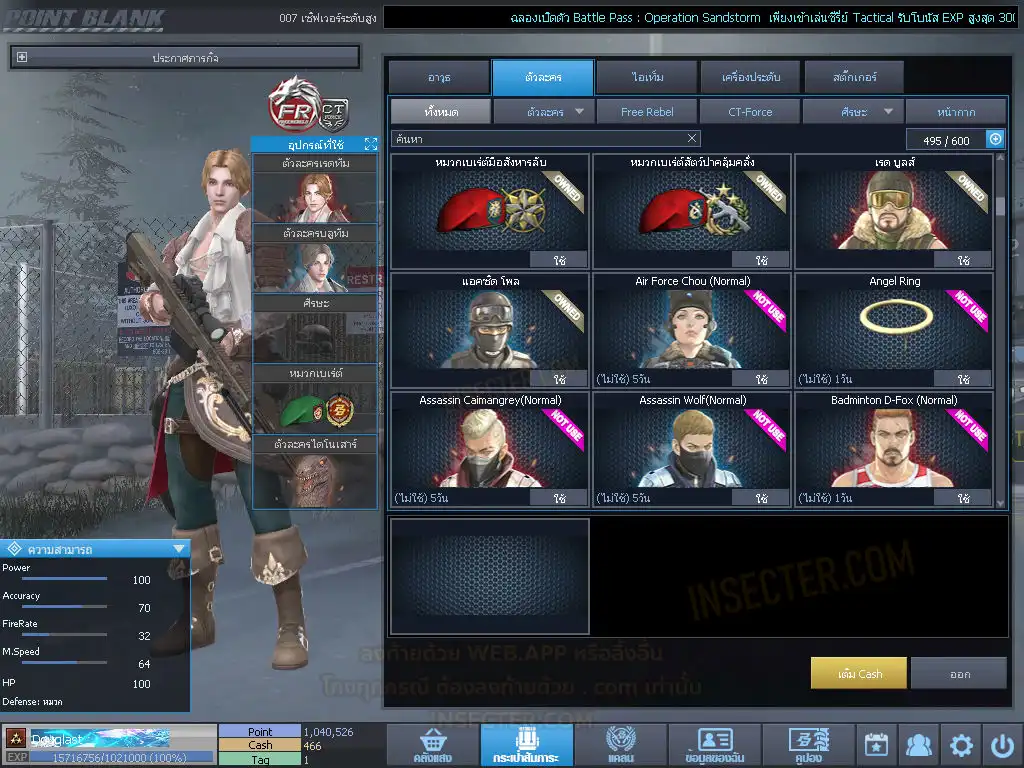The image size is (1024, 768).
Task: Expand inventory capacity with the plus button
Action: coord(995,139)
